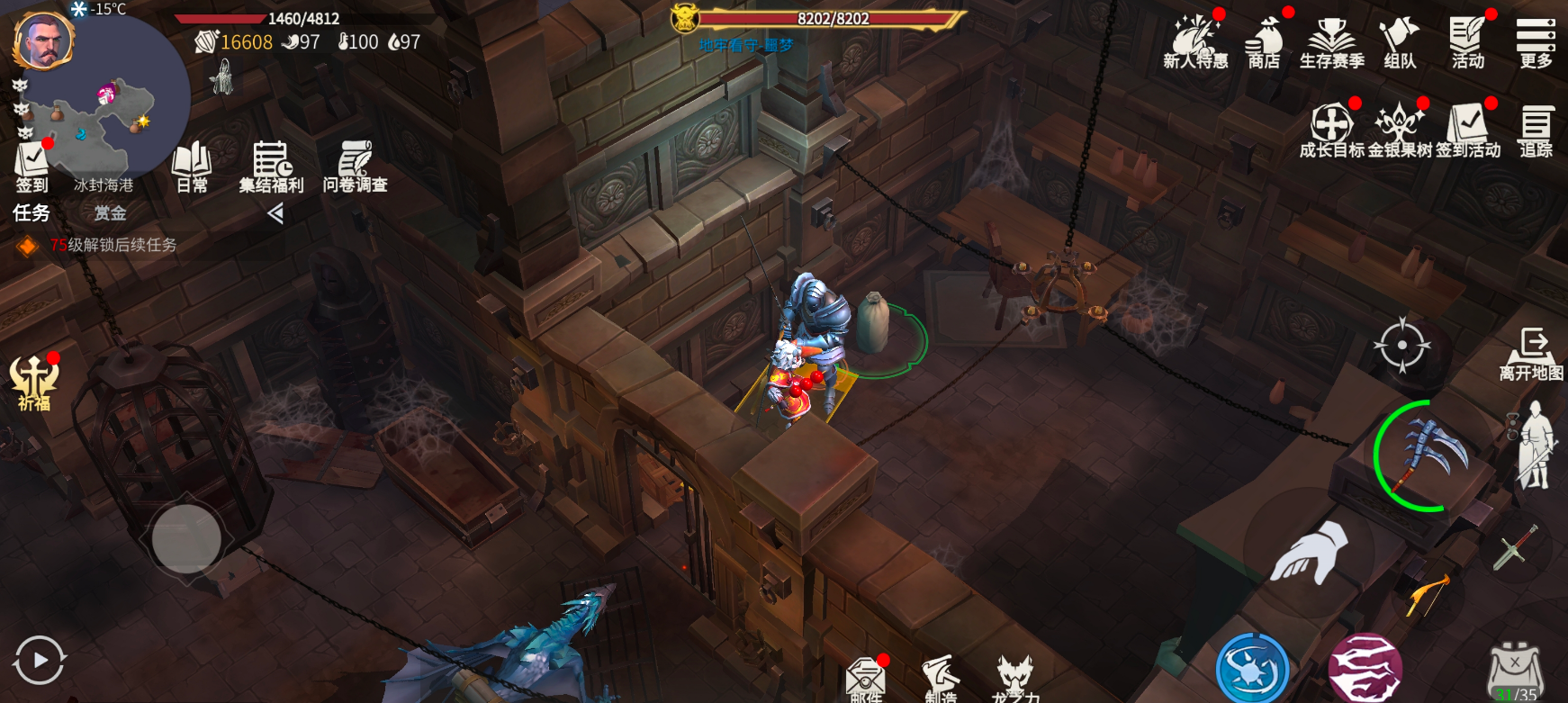Open the 祈福 blessing icon
The width and height of the screenshot is (1568, 703).
tap(34, 383)
